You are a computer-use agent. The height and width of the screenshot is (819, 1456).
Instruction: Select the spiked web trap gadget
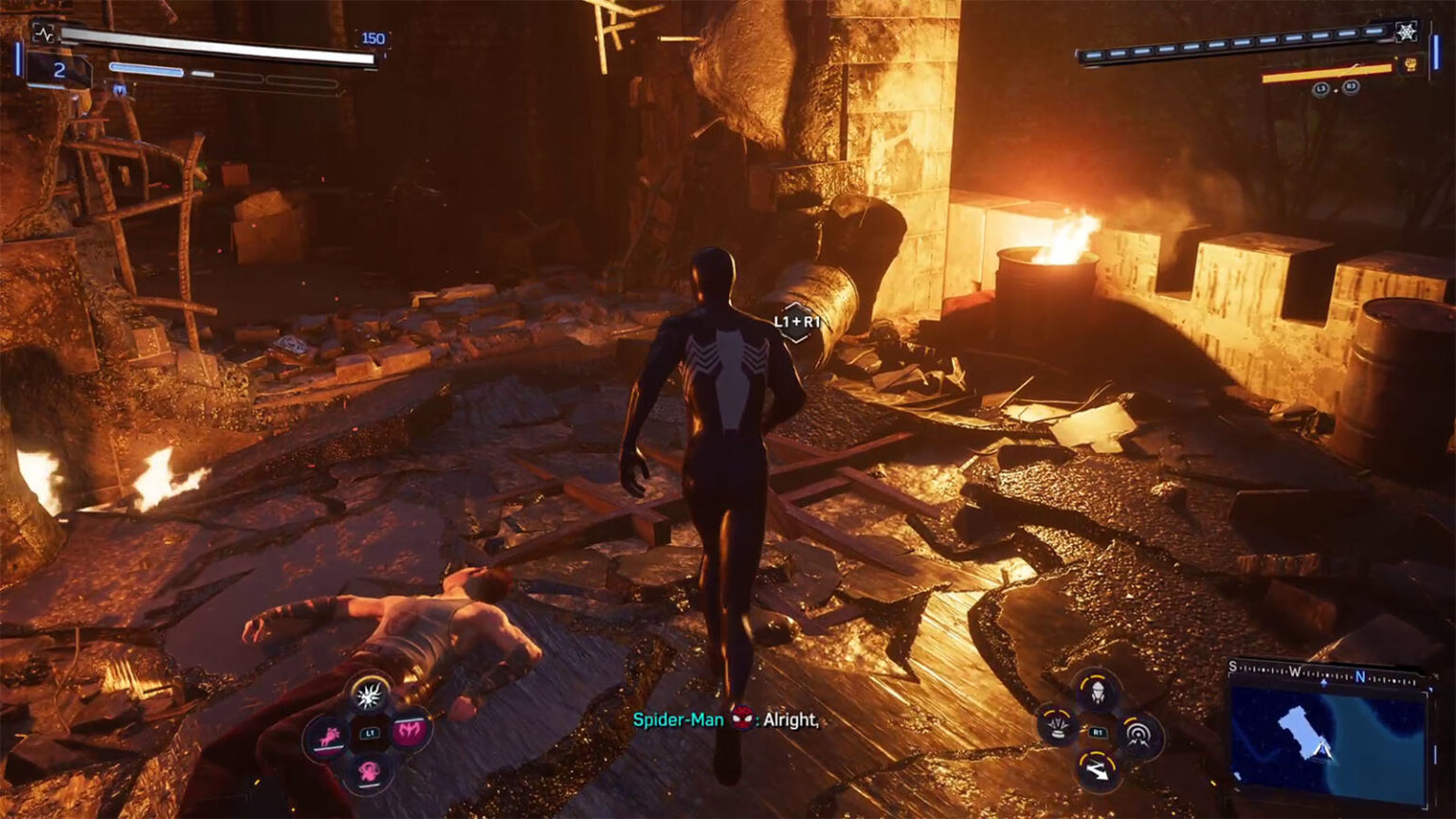point(1058,726)
